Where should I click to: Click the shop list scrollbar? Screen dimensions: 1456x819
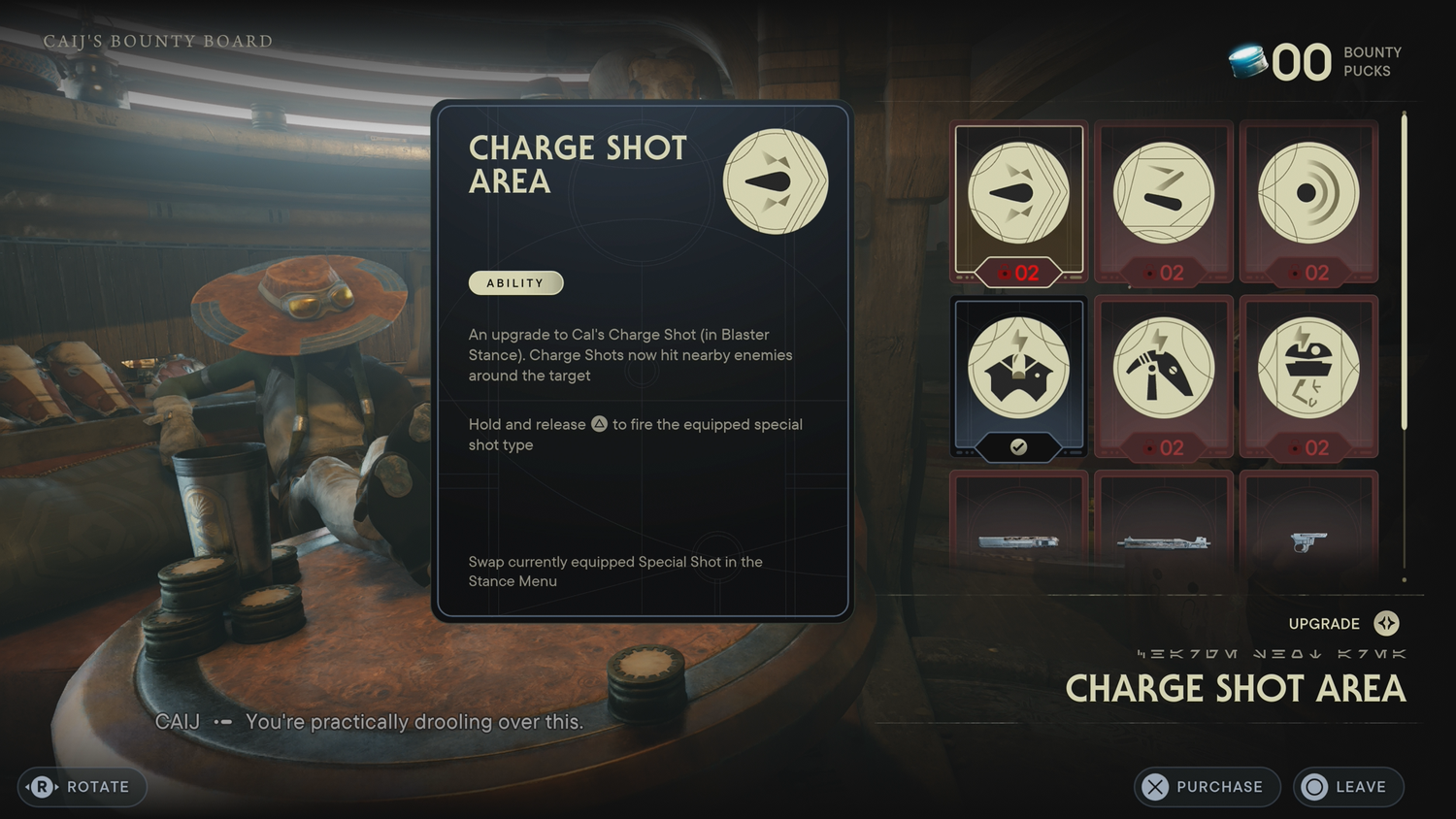[1404, 272]
